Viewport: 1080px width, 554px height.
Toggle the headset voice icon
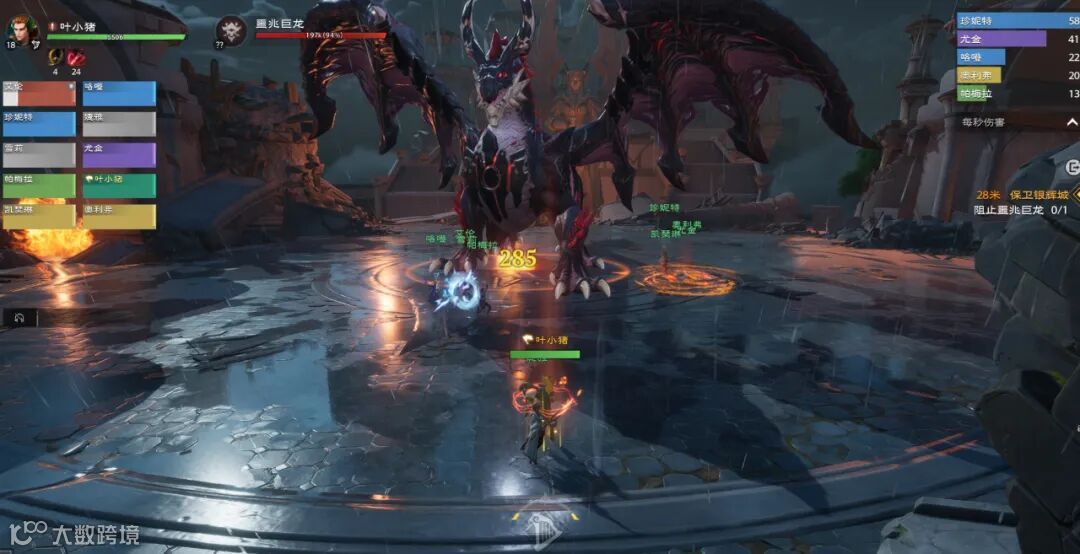pyautogui.click(x=18, y=318)
